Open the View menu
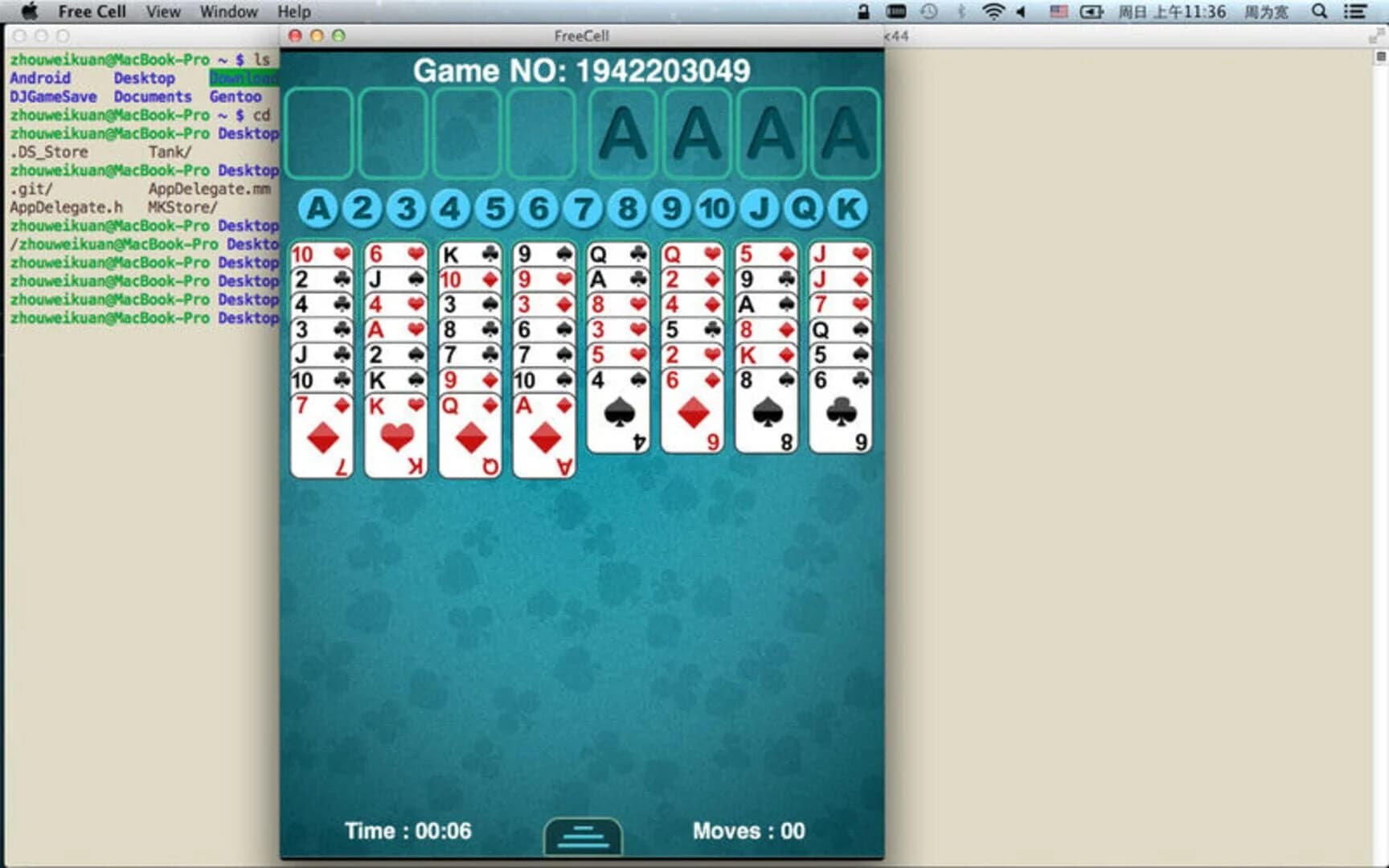Screen dimensions: 1389x868 point(162,11)
